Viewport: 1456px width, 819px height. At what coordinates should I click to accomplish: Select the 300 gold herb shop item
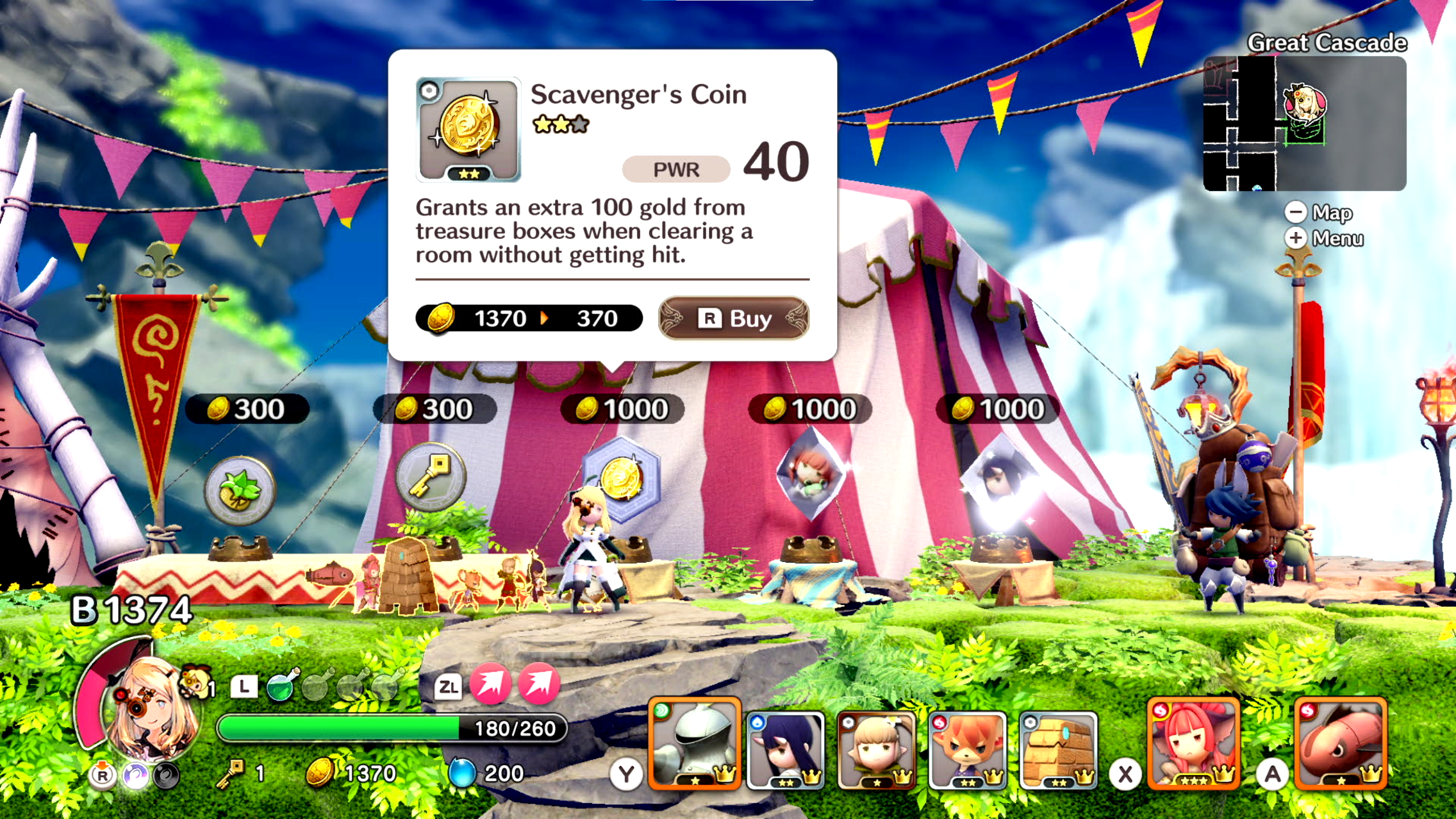241,490
